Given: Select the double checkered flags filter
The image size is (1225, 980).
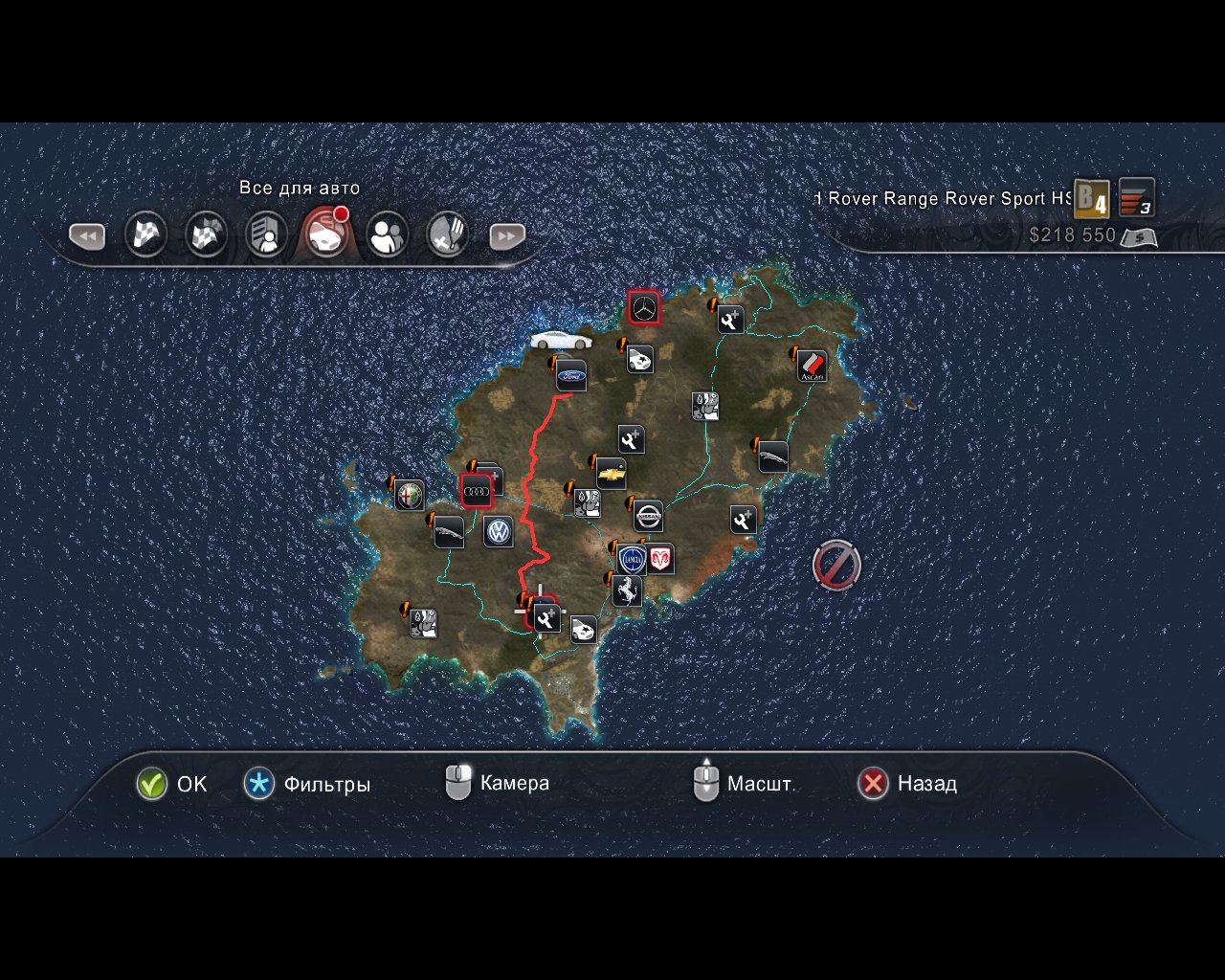Looking at the screenshot, I should pos(207,234).
